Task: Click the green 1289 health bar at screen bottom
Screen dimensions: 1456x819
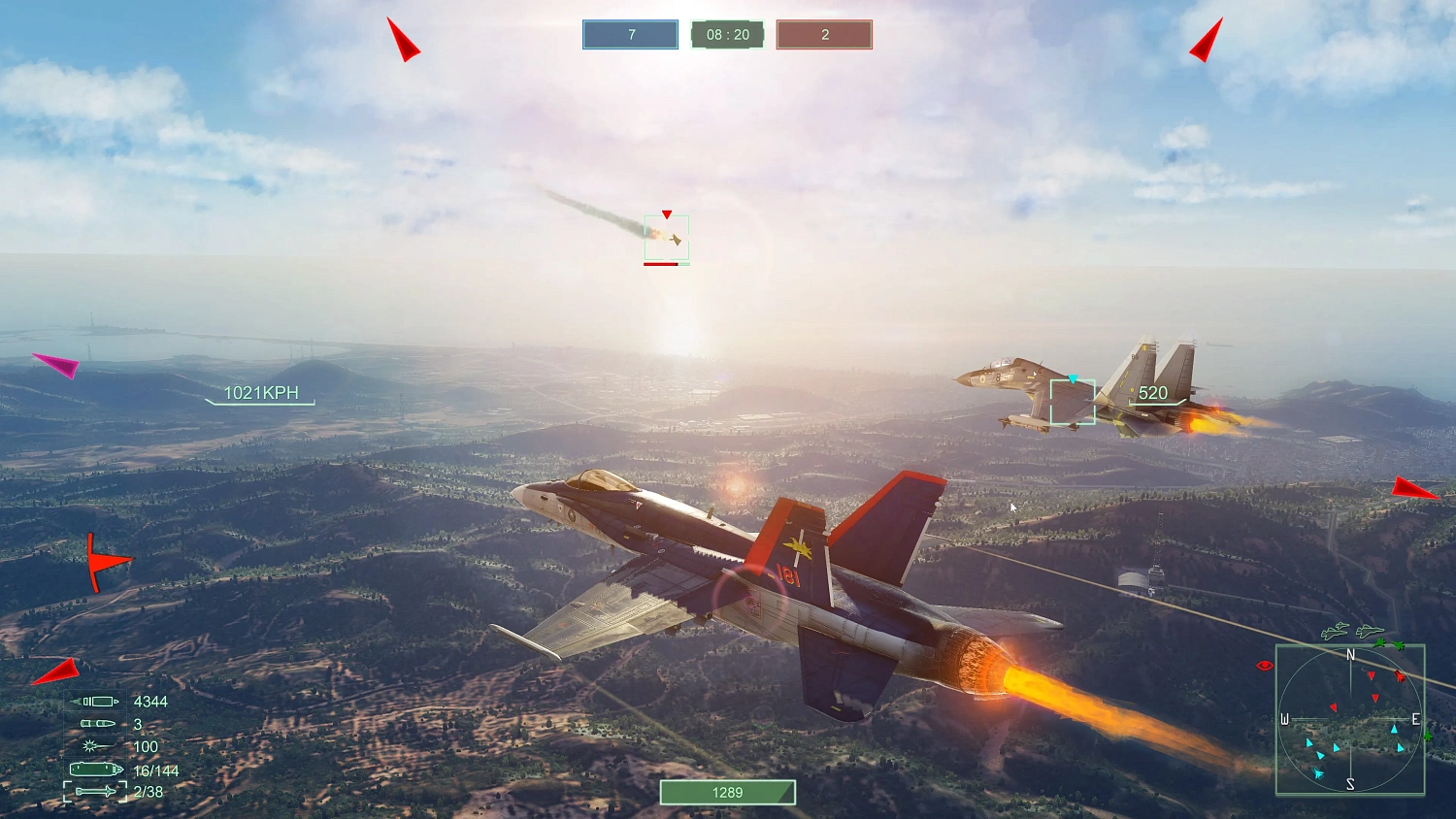Action: click(726, 792)
